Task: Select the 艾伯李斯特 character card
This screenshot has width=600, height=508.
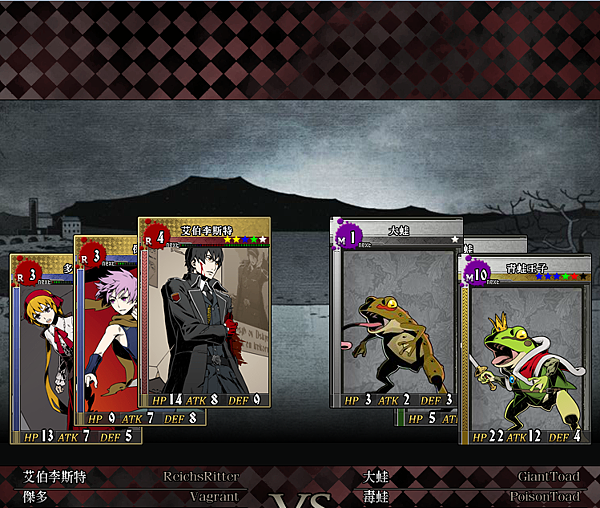Action: pyautogui.click(x=204, y=315)
